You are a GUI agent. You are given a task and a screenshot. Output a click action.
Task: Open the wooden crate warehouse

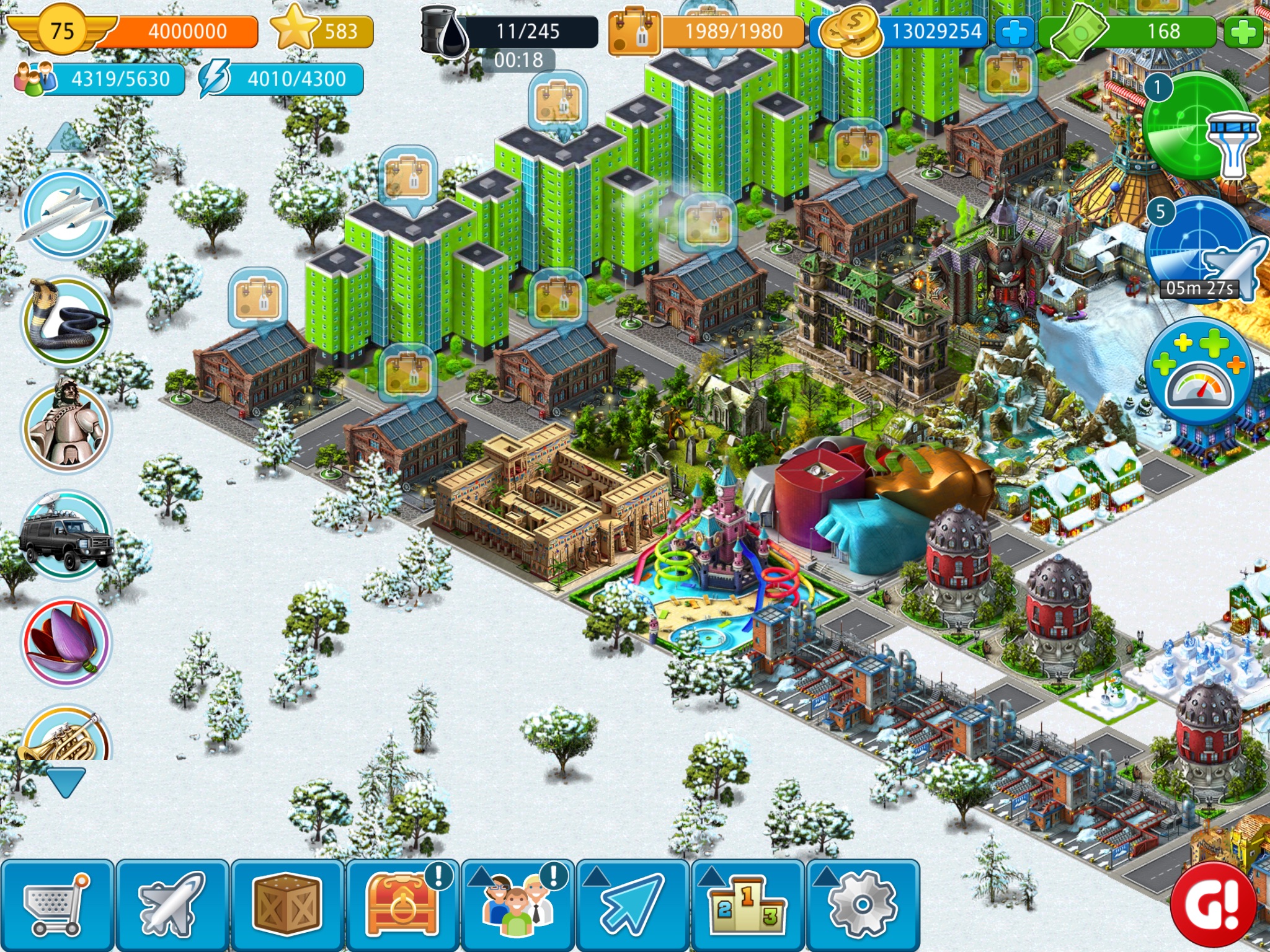click(287, 905)
